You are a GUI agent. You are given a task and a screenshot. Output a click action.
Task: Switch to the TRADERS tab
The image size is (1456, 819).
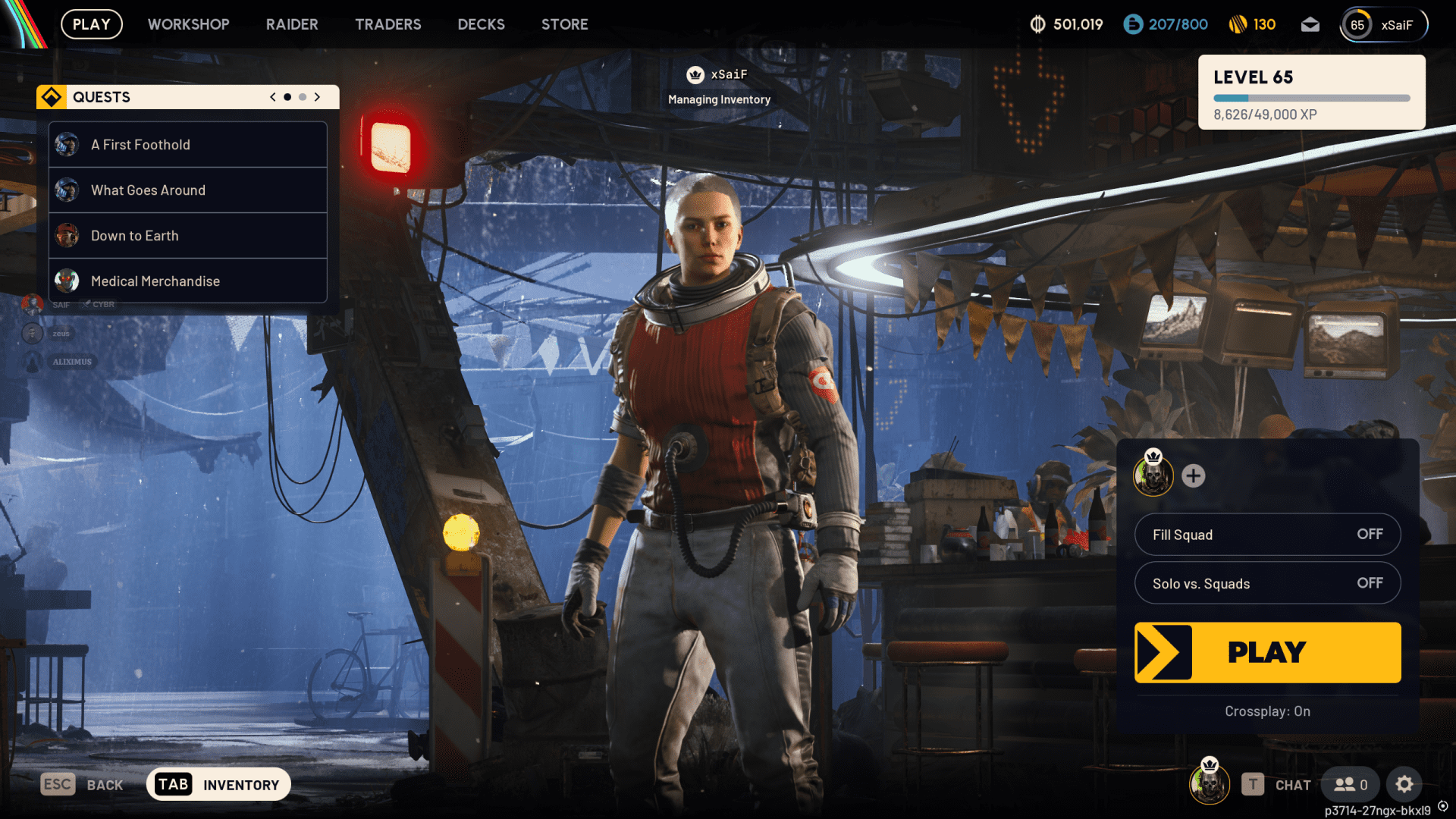pyautogui.click(x=388, y=24)
